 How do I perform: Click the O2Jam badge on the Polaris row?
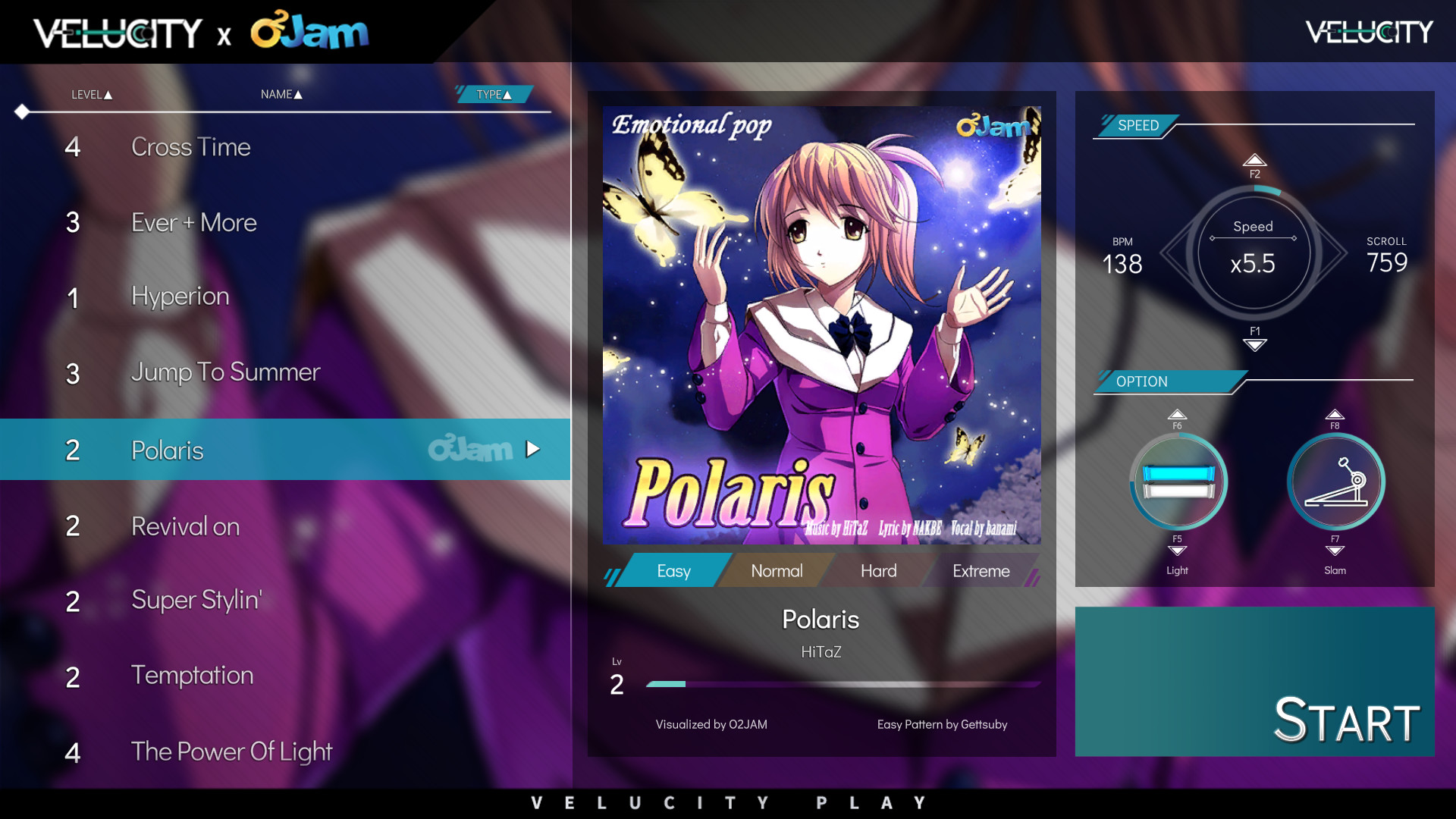(469, 449)
